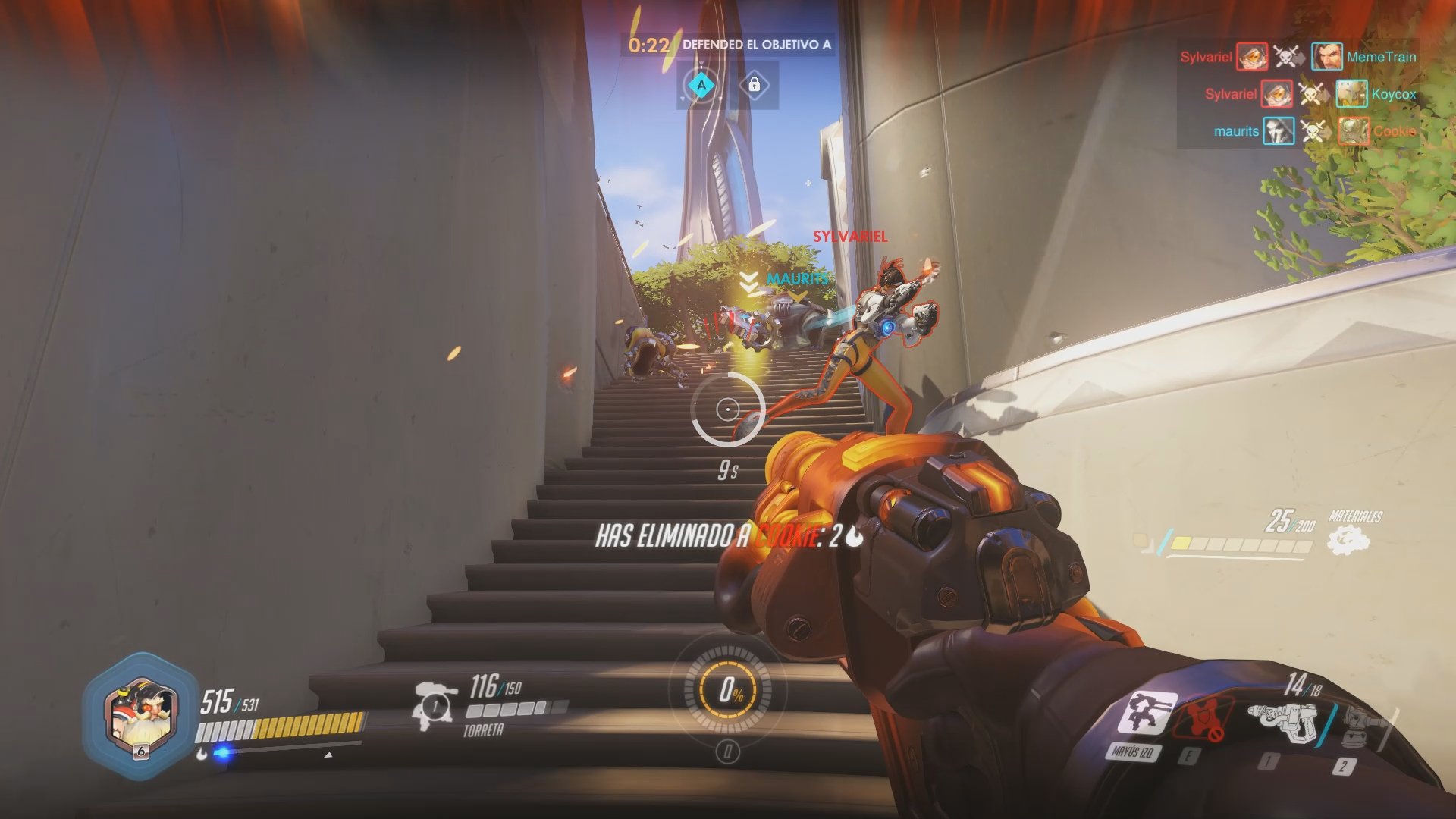1456x819 pixels.
Task: Click the lock icon next to objective A
Action: 755,86
